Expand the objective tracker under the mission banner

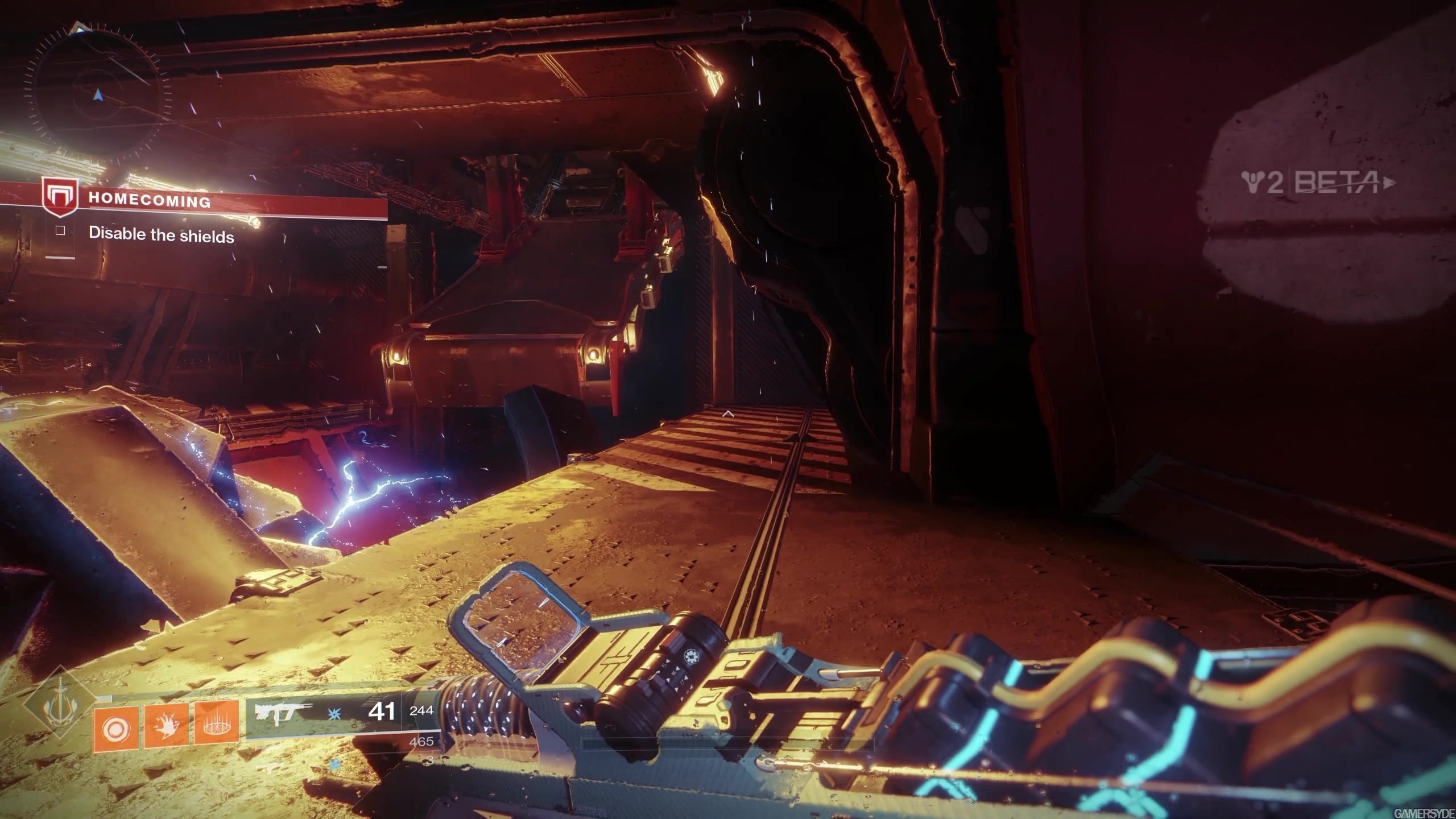(x=161, y=235)
